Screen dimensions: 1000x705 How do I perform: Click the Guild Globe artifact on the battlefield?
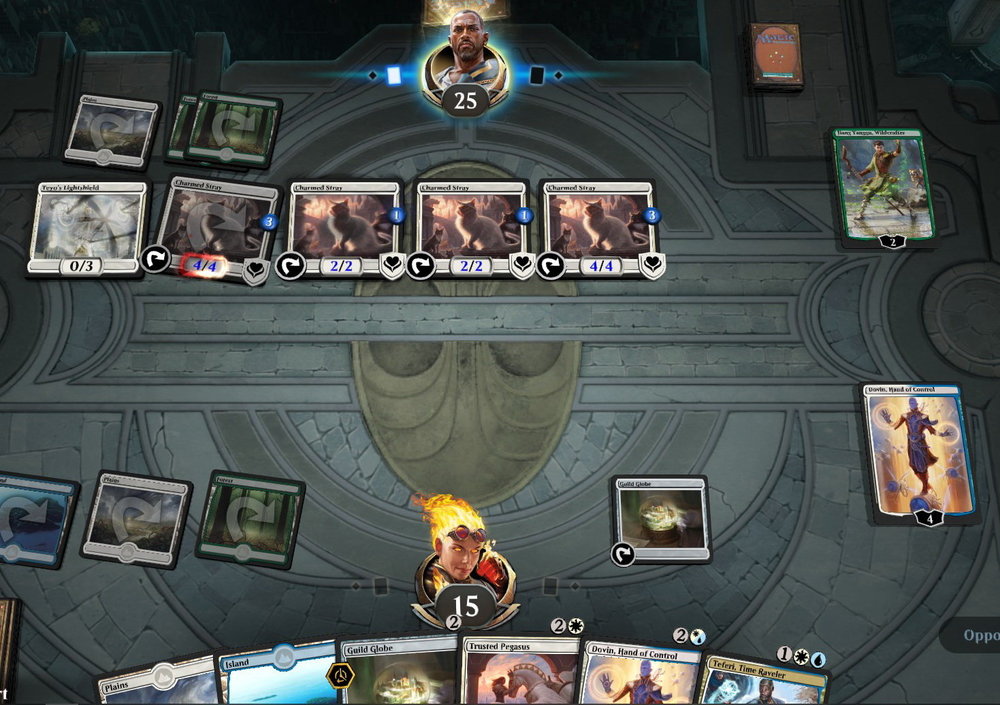pos(662,520)
